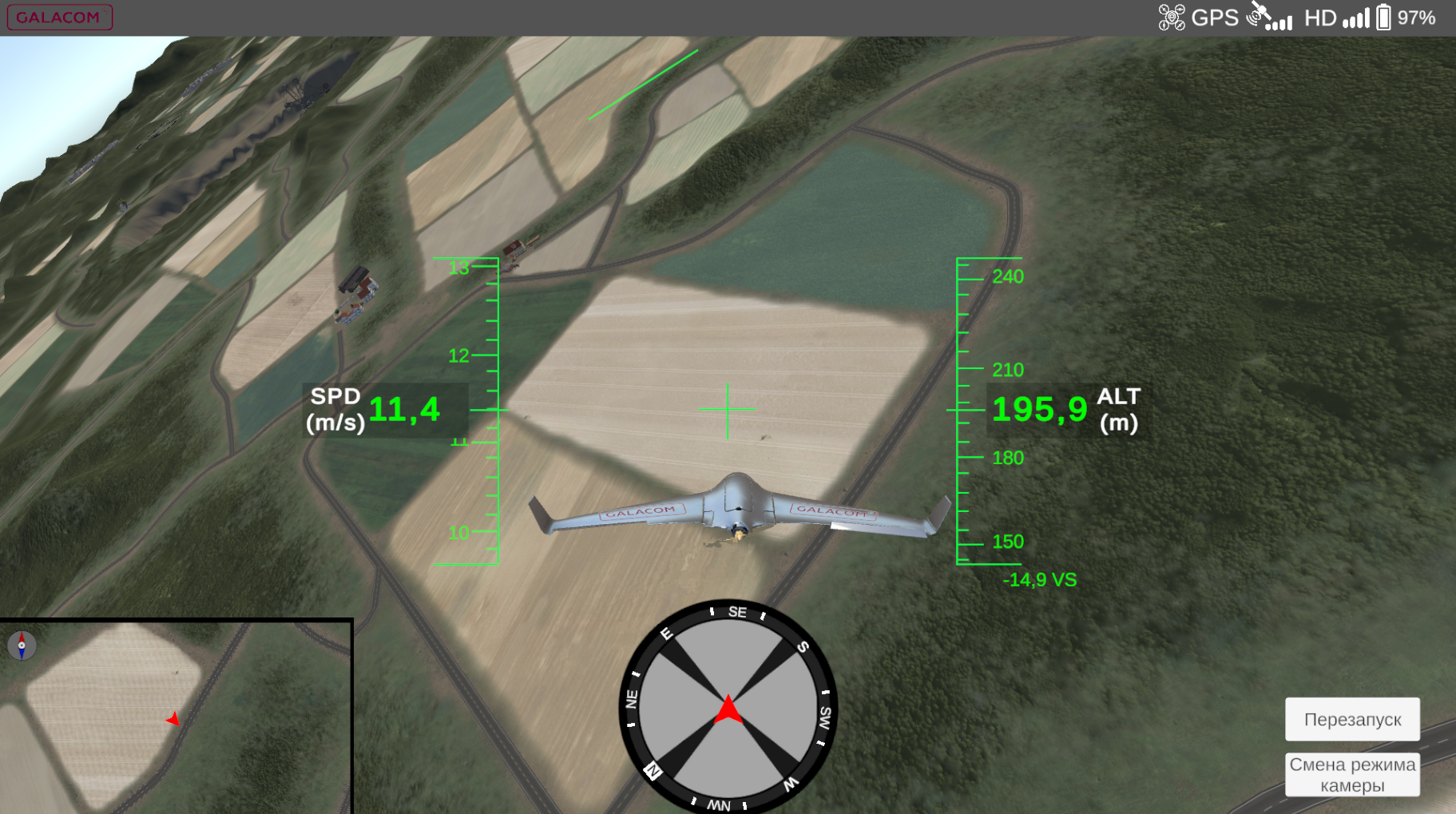Click the GALACOM logo badge

pyautogui.click(x=60, y=17)
